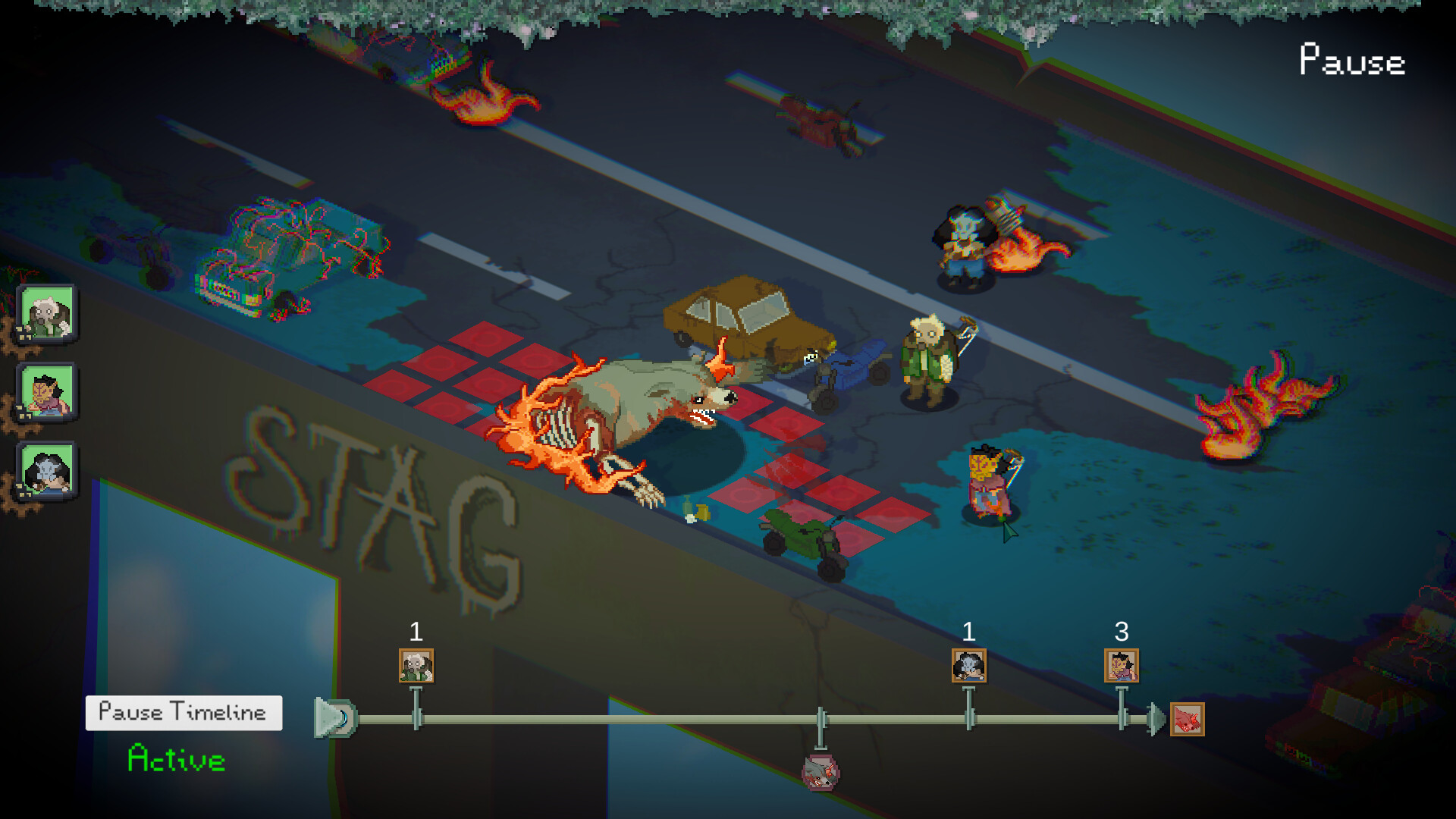Click the green Active status label
Screen dimensions: 1456x819
pyautogui.click(x=174, y=755)
